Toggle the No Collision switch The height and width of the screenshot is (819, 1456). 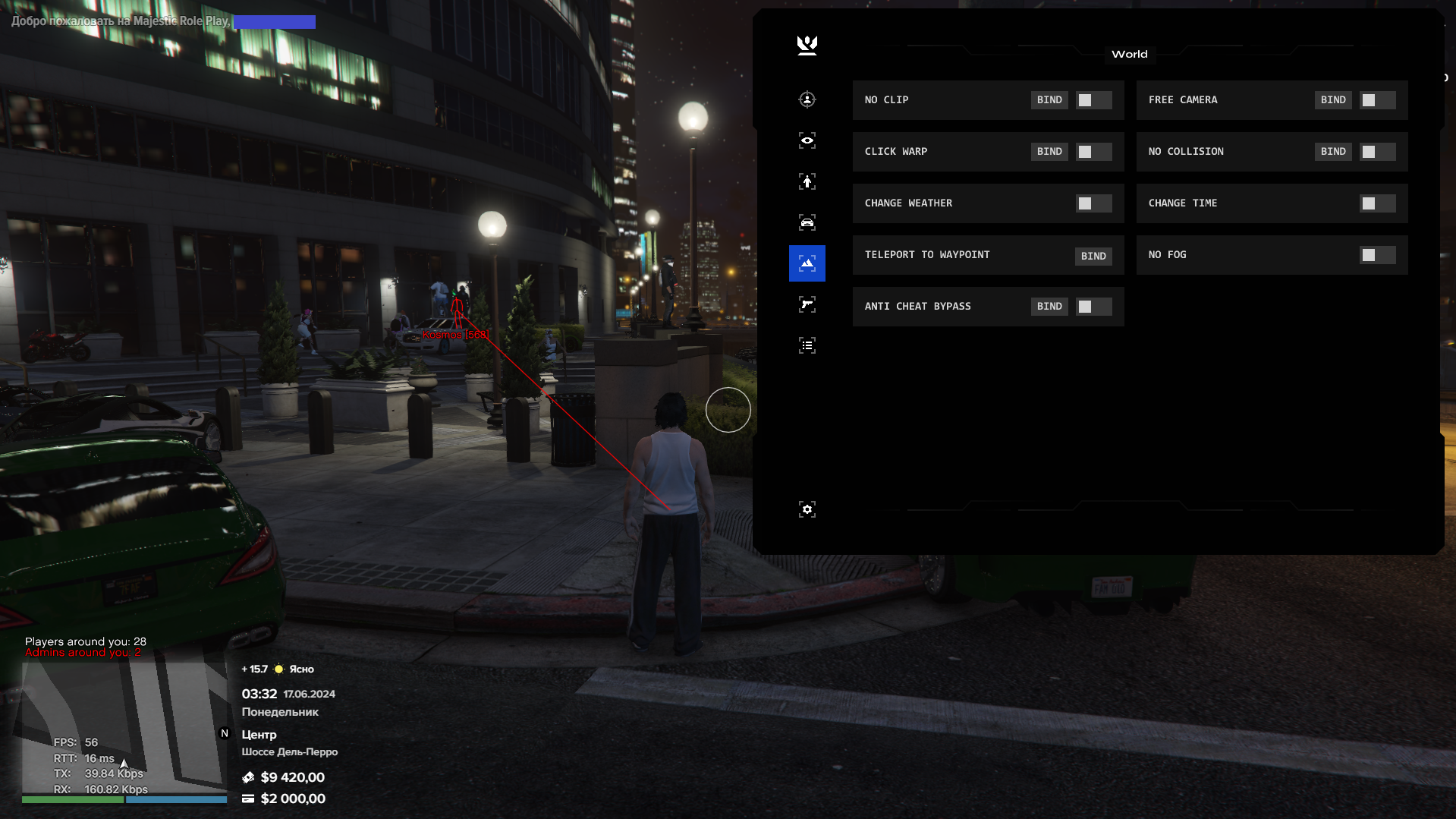1377,152
